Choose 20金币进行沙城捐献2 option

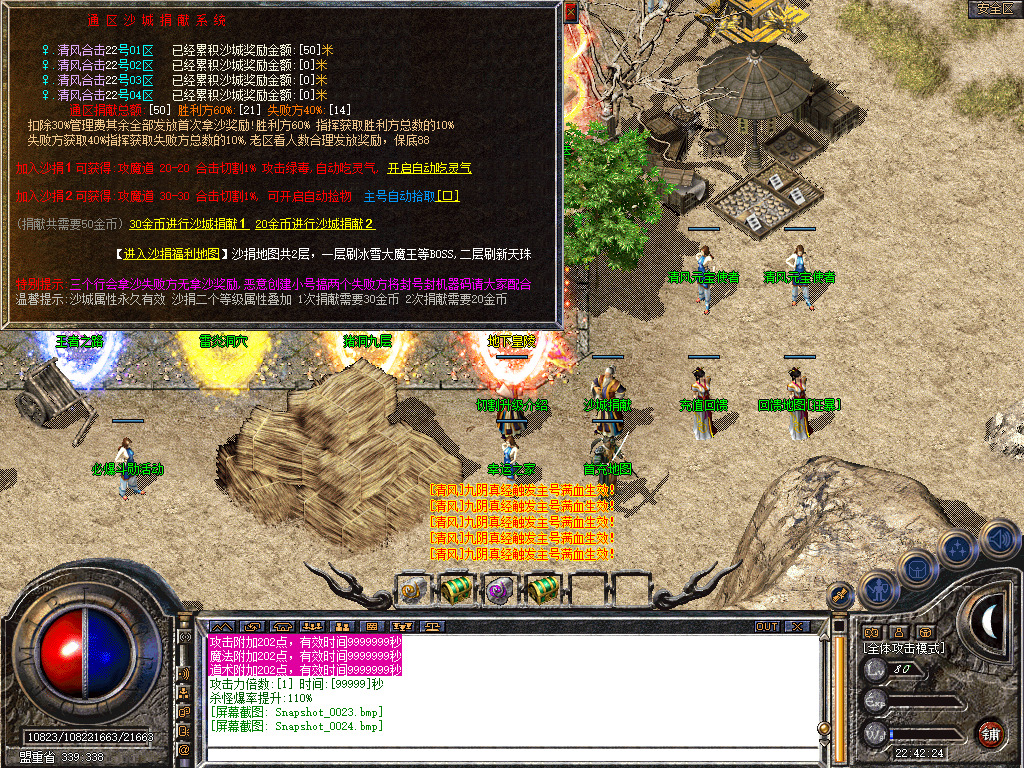coord(315,224)
